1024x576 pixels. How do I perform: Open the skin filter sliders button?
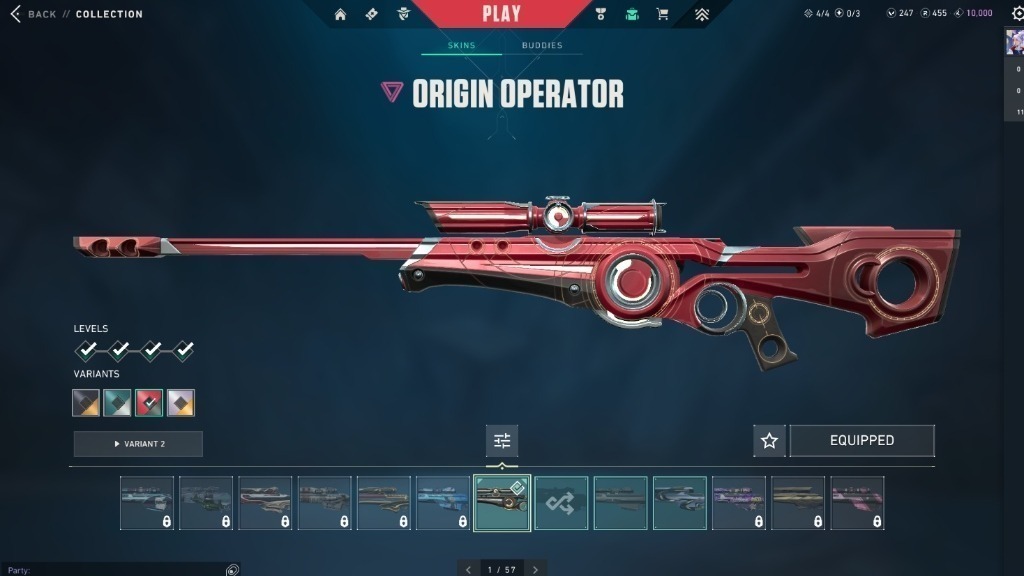(502, 441)
